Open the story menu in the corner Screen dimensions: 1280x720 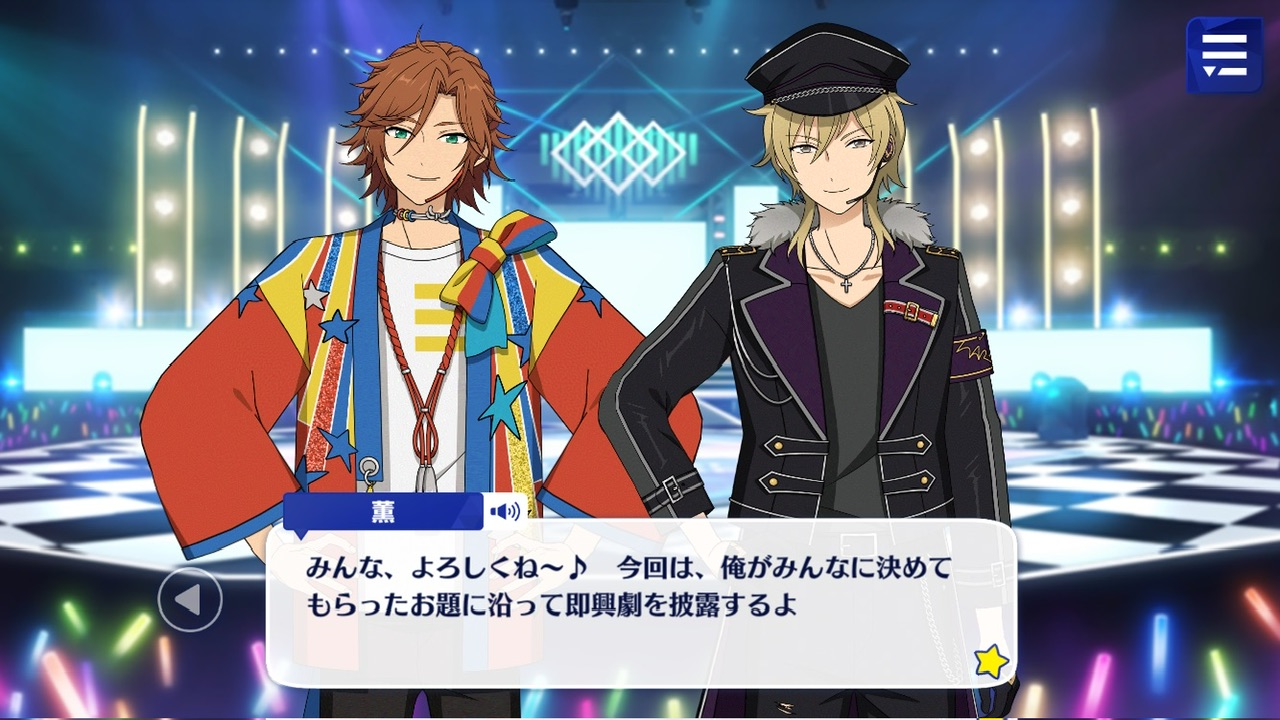pos(1224,55)
